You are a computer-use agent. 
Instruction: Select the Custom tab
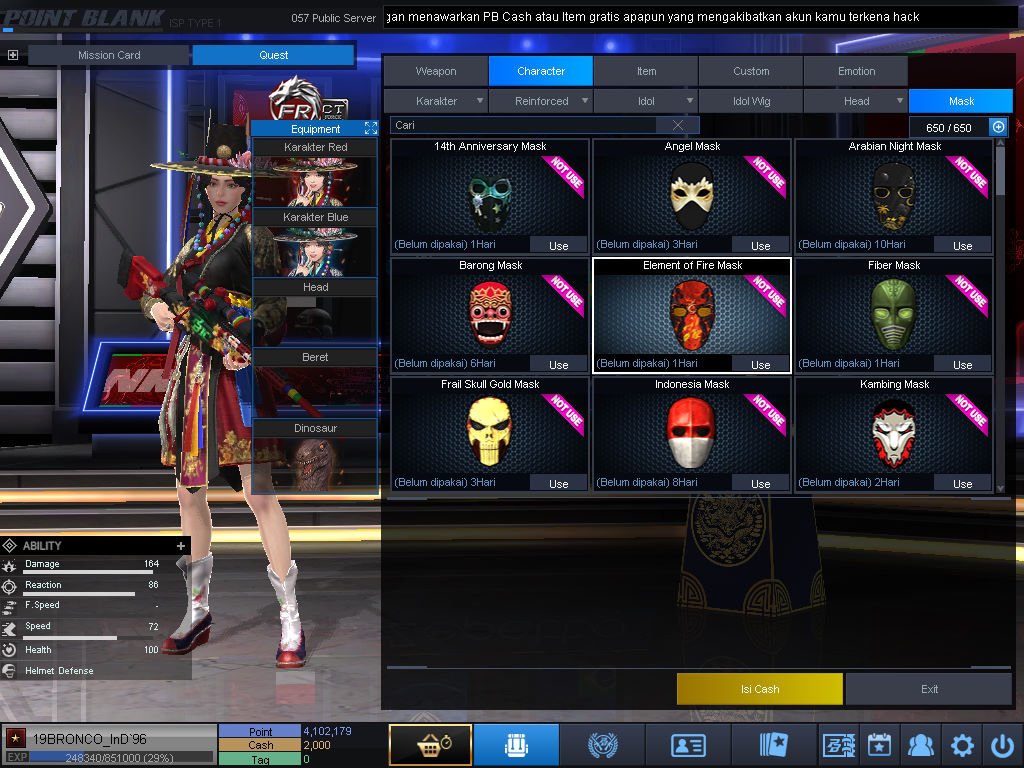tap(751, 71)
